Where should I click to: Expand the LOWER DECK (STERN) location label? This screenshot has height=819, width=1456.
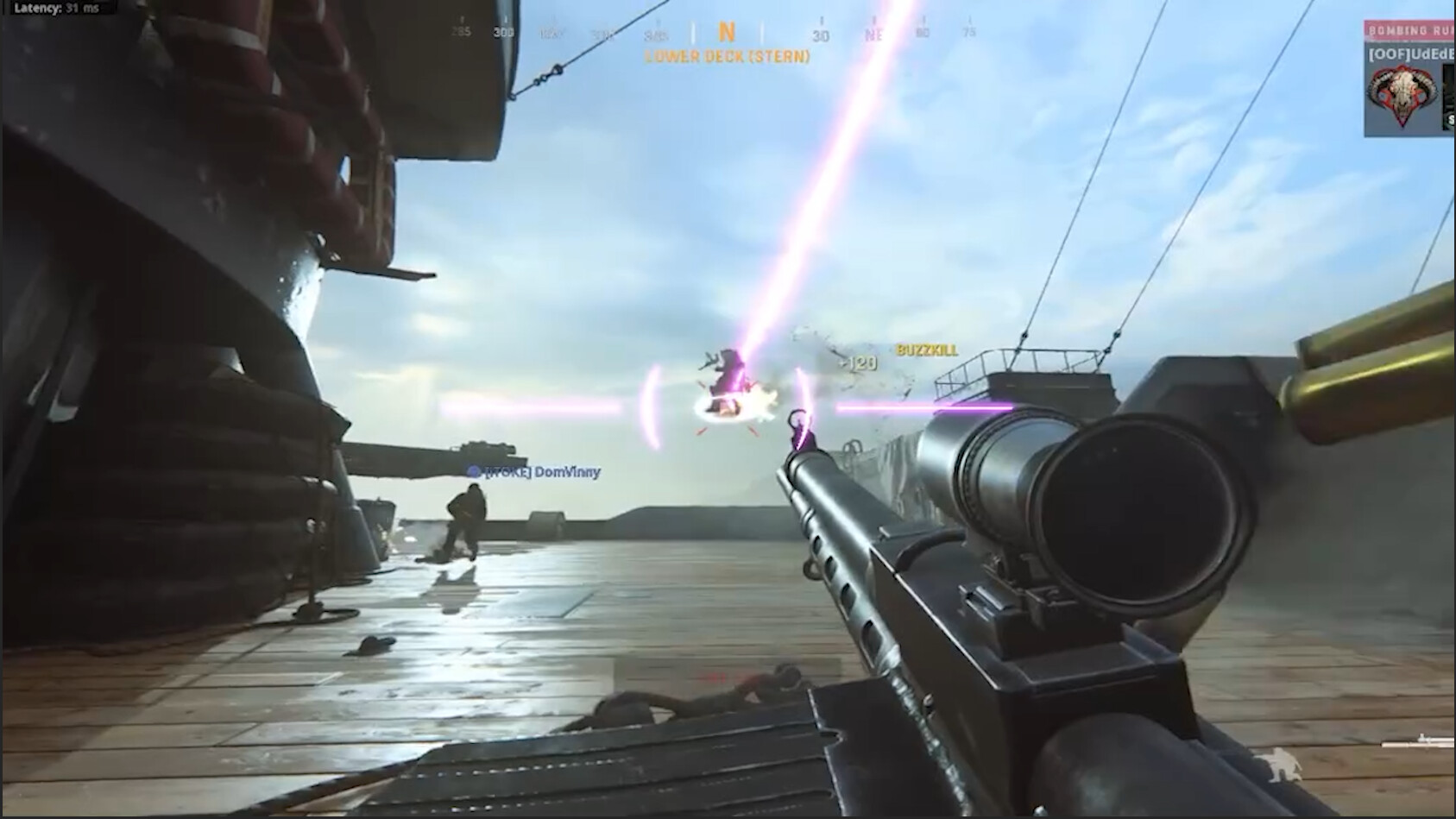[728, 57]
